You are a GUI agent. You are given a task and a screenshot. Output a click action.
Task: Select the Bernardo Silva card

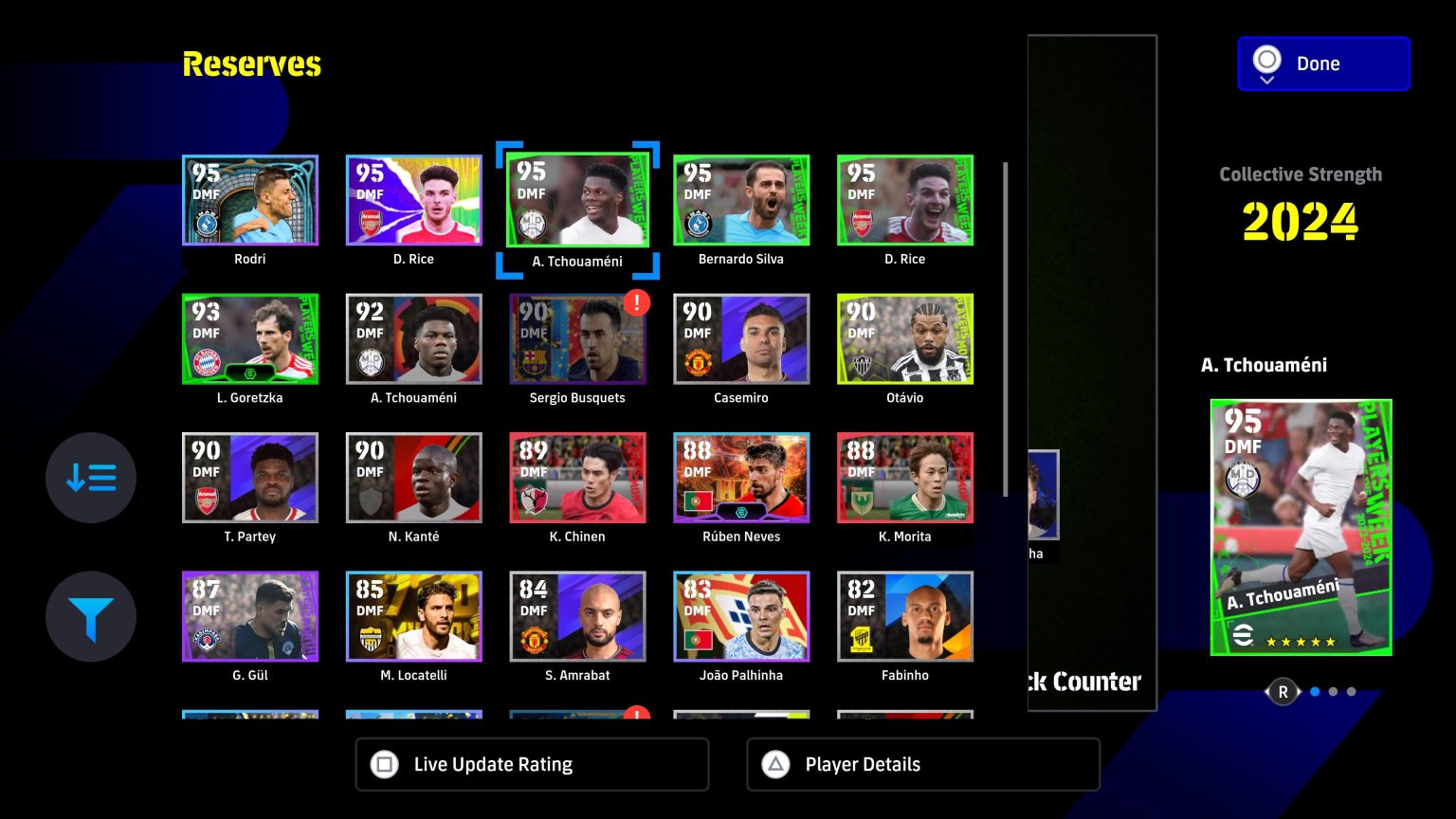(740, 200)
